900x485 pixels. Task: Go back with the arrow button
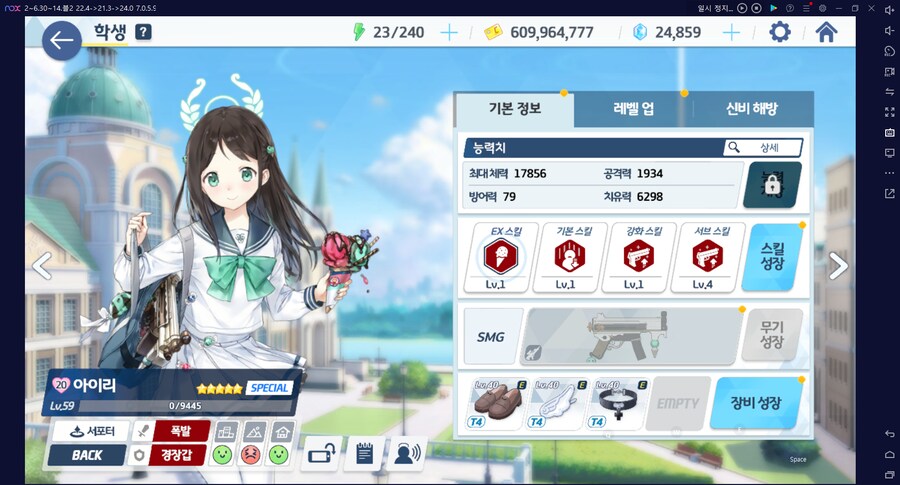click(x=62, y=40)
